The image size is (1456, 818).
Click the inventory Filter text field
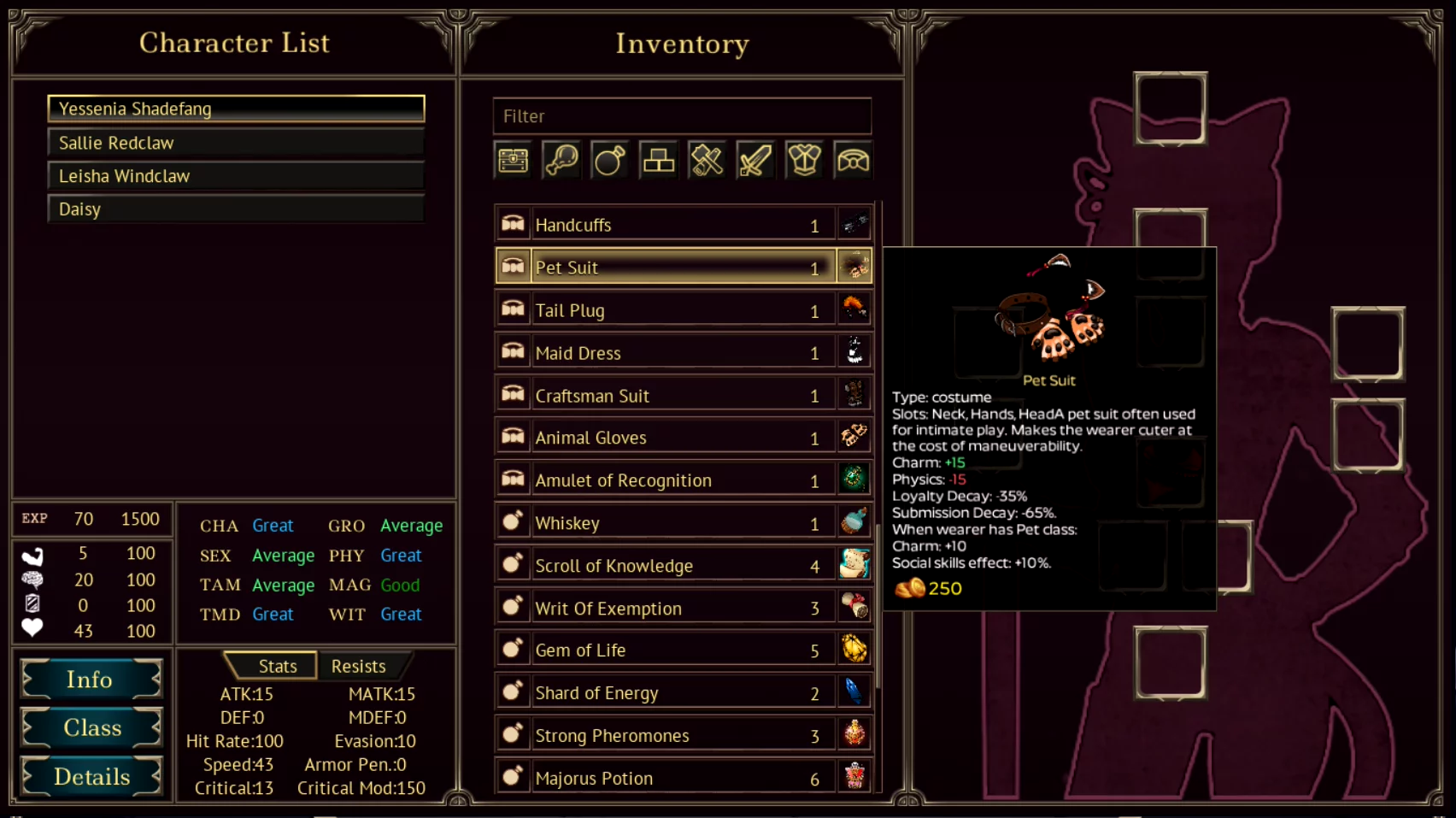pos(682,116)
